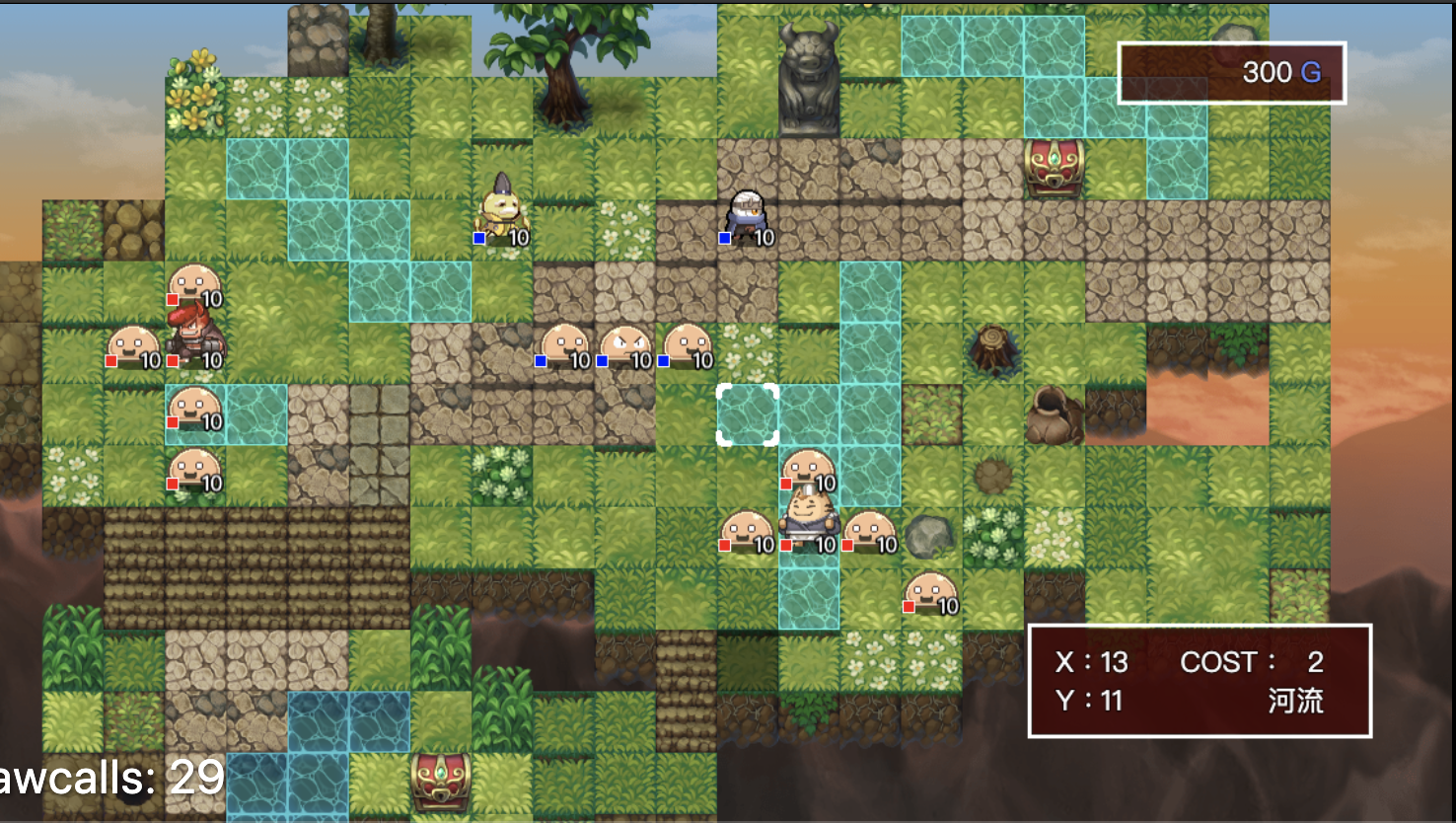
Task: Choose the red-haired warrior enemy unit
Action: 194,336
